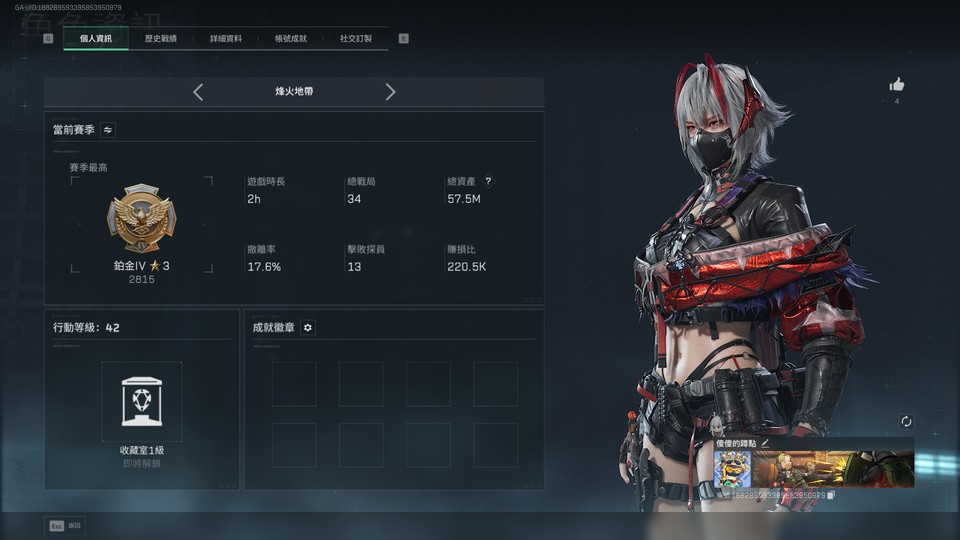Toggle the 當前賽季 season switch icon
The height and width of the screenshot is (540, 960).
[x=108, y=129]
